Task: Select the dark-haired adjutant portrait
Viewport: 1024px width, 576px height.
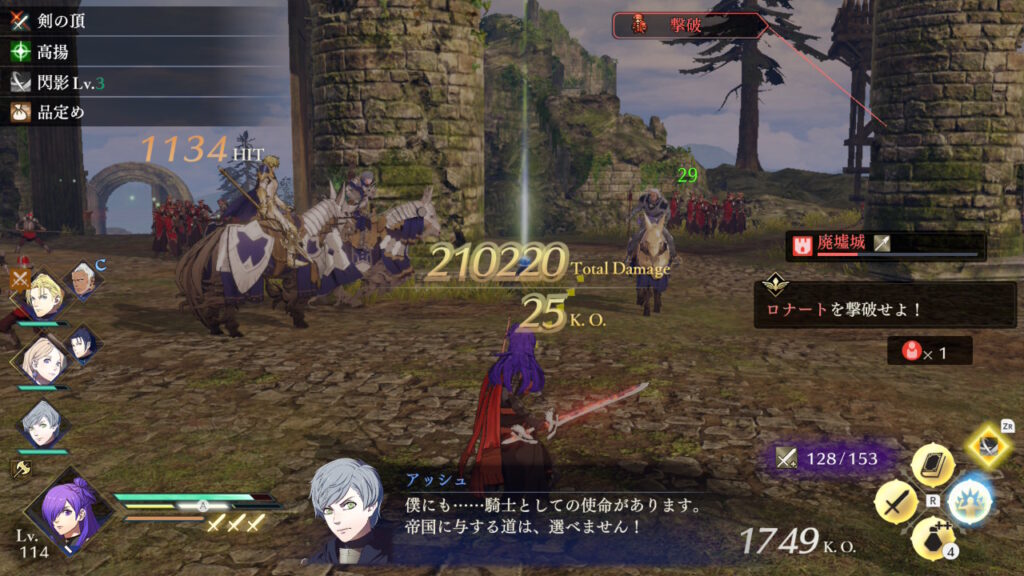Action: click(82, 342)
